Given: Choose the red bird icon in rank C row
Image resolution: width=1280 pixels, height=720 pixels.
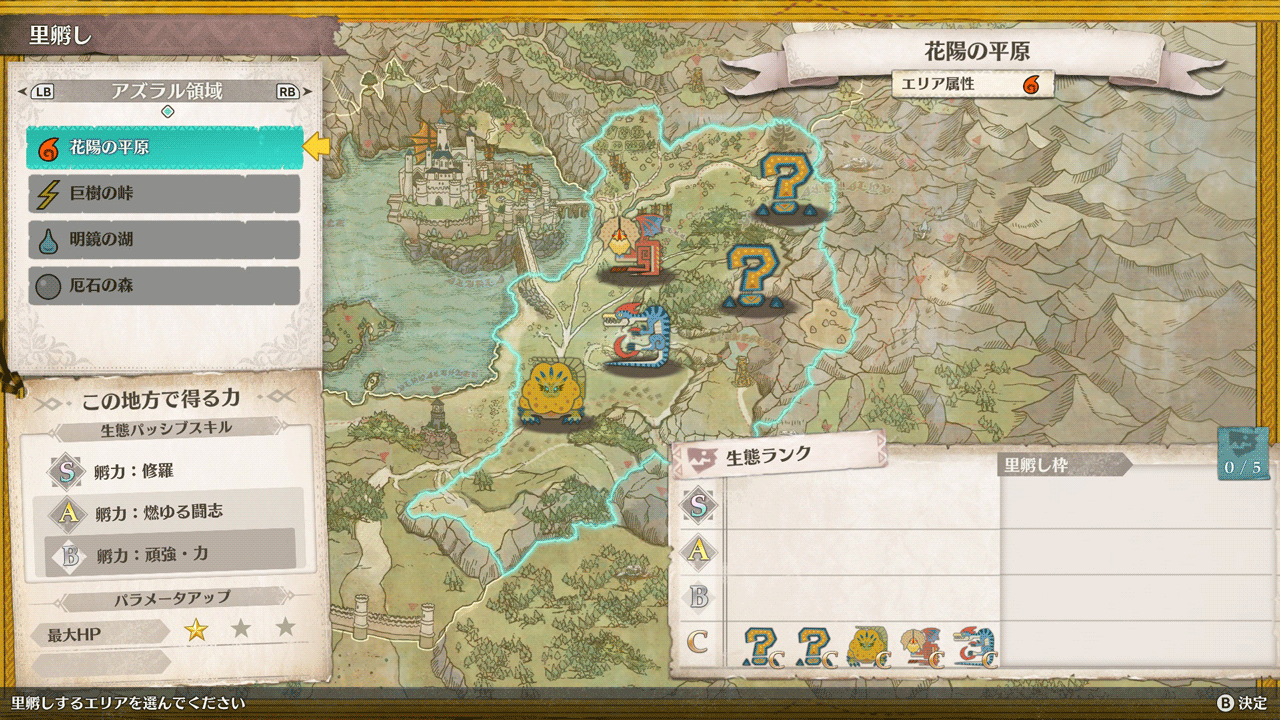Looking at the screenshot, I should (921, 645).
